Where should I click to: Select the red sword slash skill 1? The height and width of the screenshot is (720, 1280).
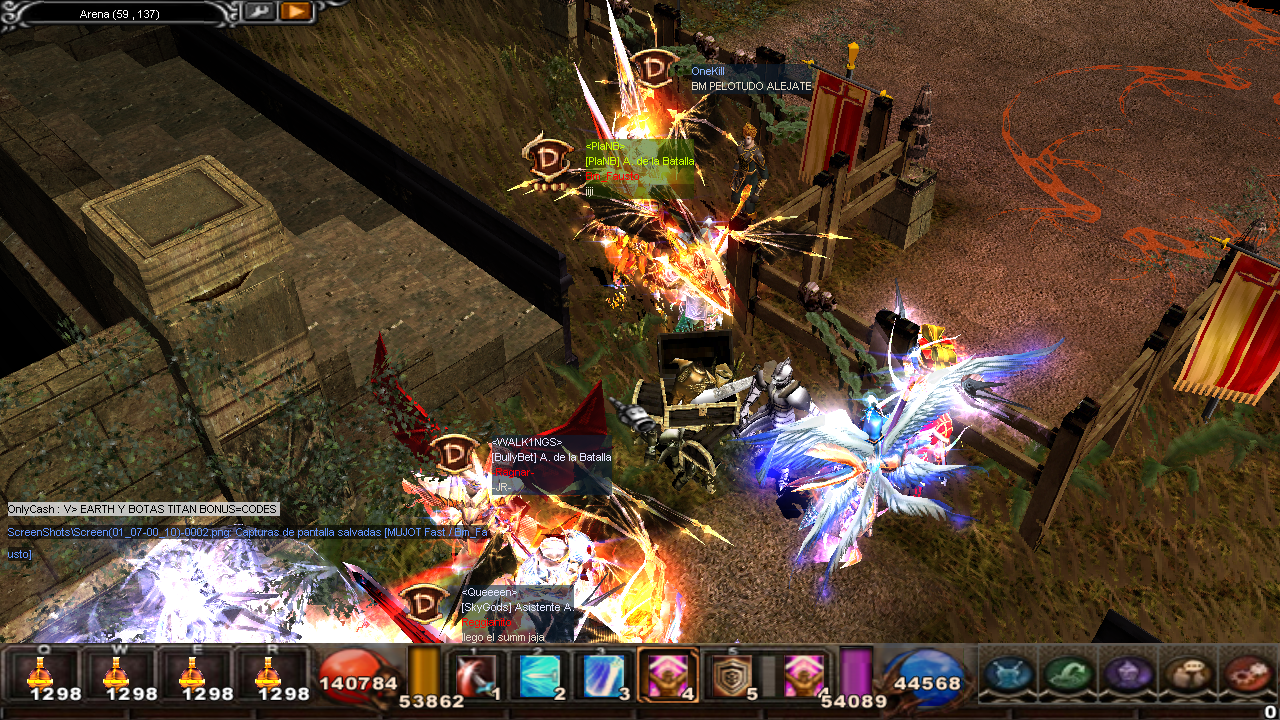(x=475, y=676)
